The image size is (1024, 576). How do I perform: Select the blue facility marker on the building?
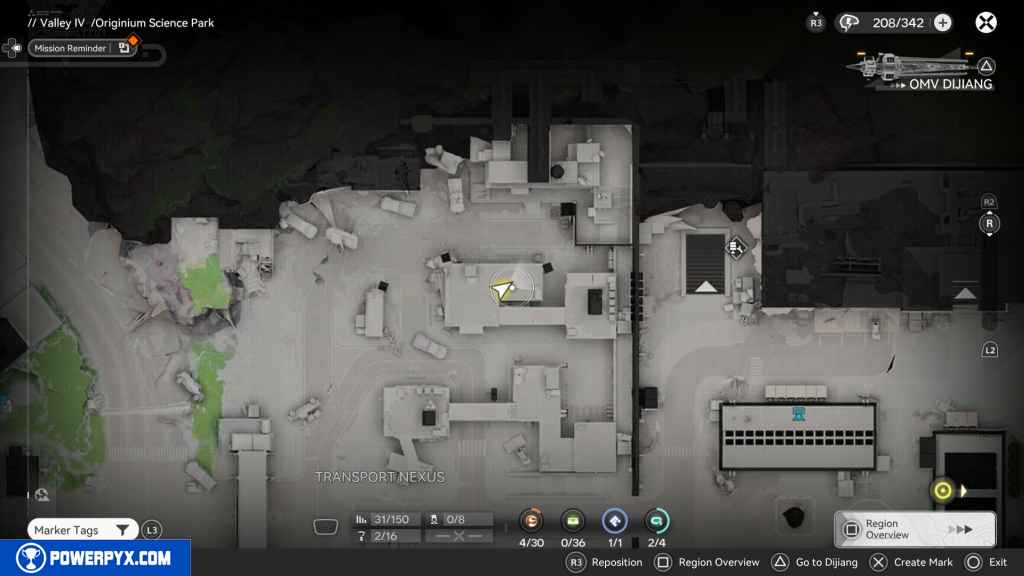click(x=798, y=413)
